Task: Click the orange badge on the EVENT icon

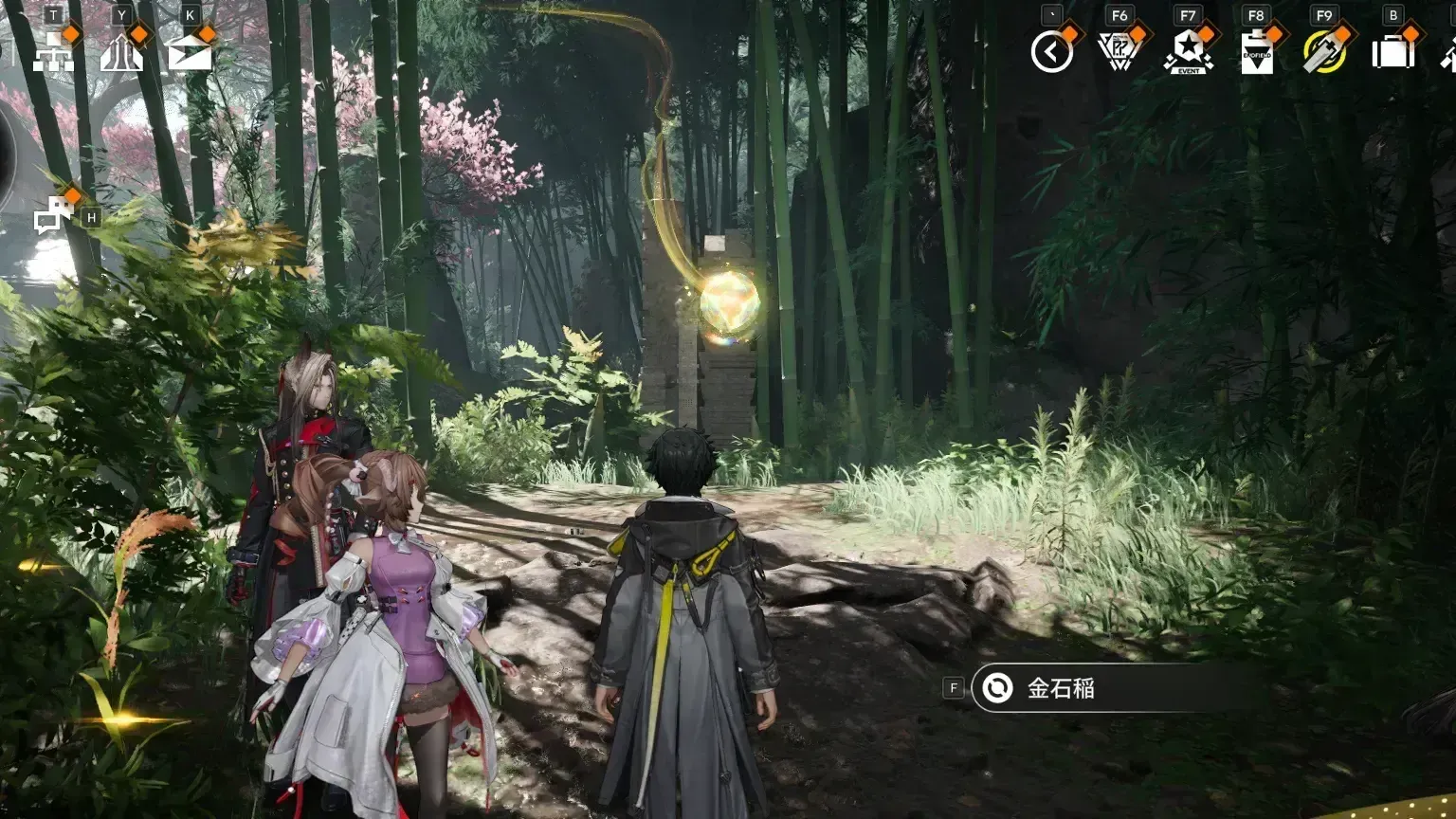Action: point(1206,35)
